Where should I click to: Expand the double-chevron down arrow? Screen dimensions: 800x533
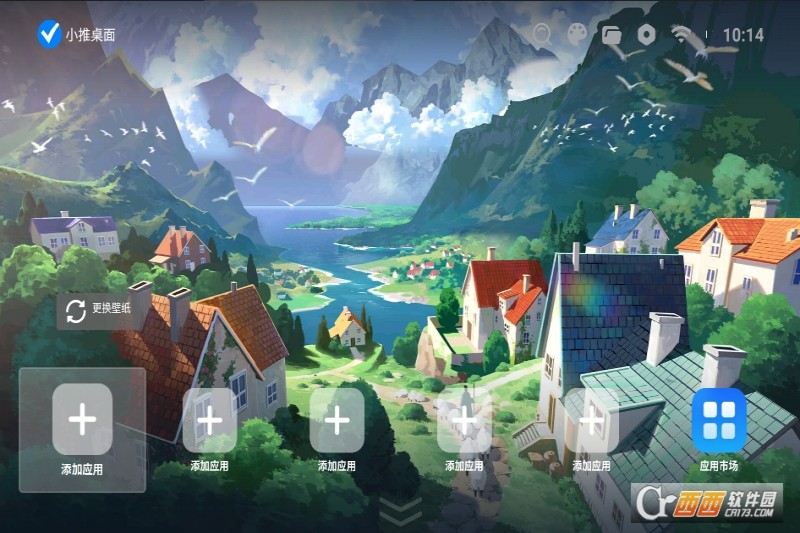(402, 510)
